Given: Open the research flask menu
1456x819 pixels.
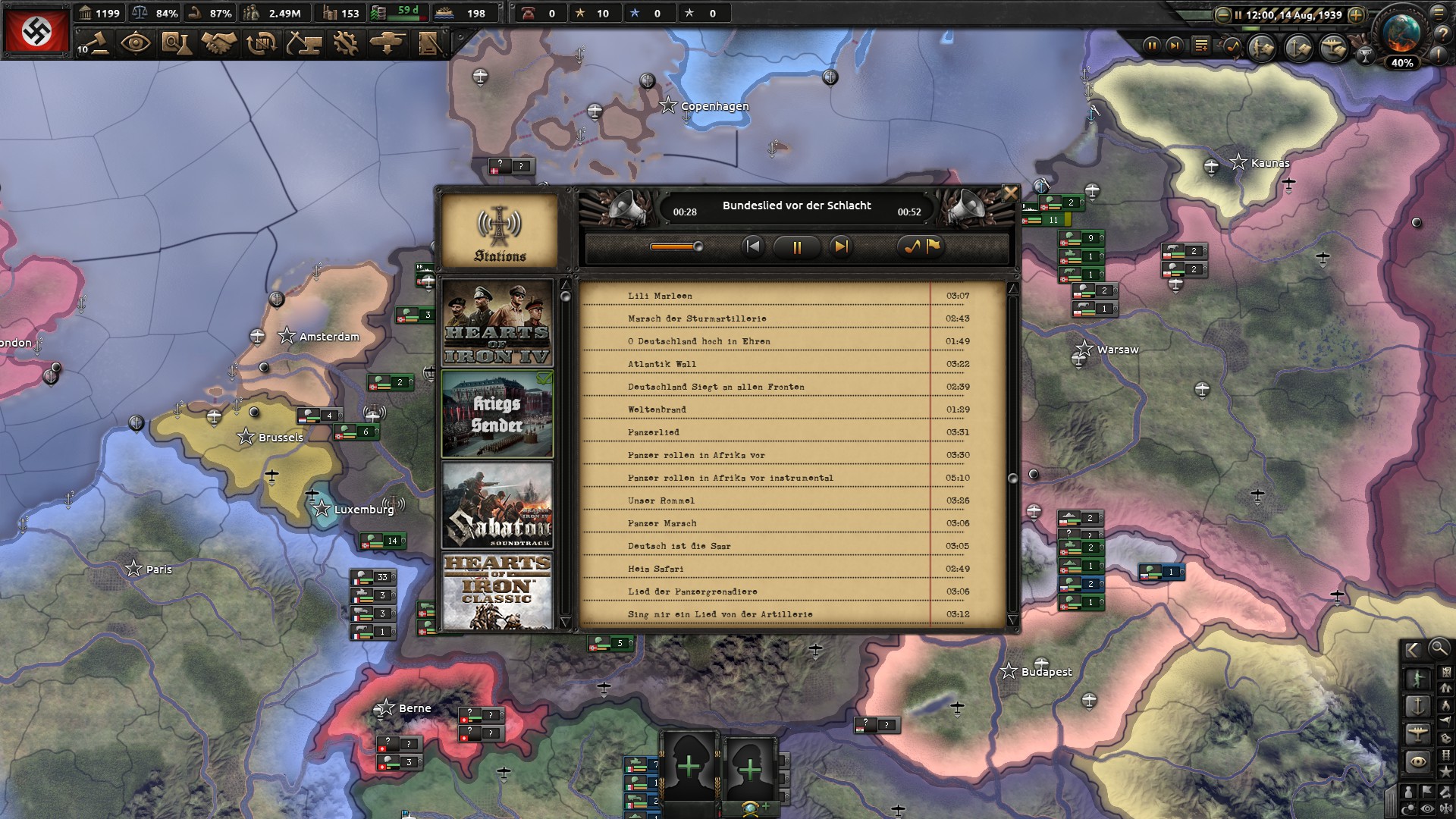Looking at the screenshot, I should coord(176,43).
